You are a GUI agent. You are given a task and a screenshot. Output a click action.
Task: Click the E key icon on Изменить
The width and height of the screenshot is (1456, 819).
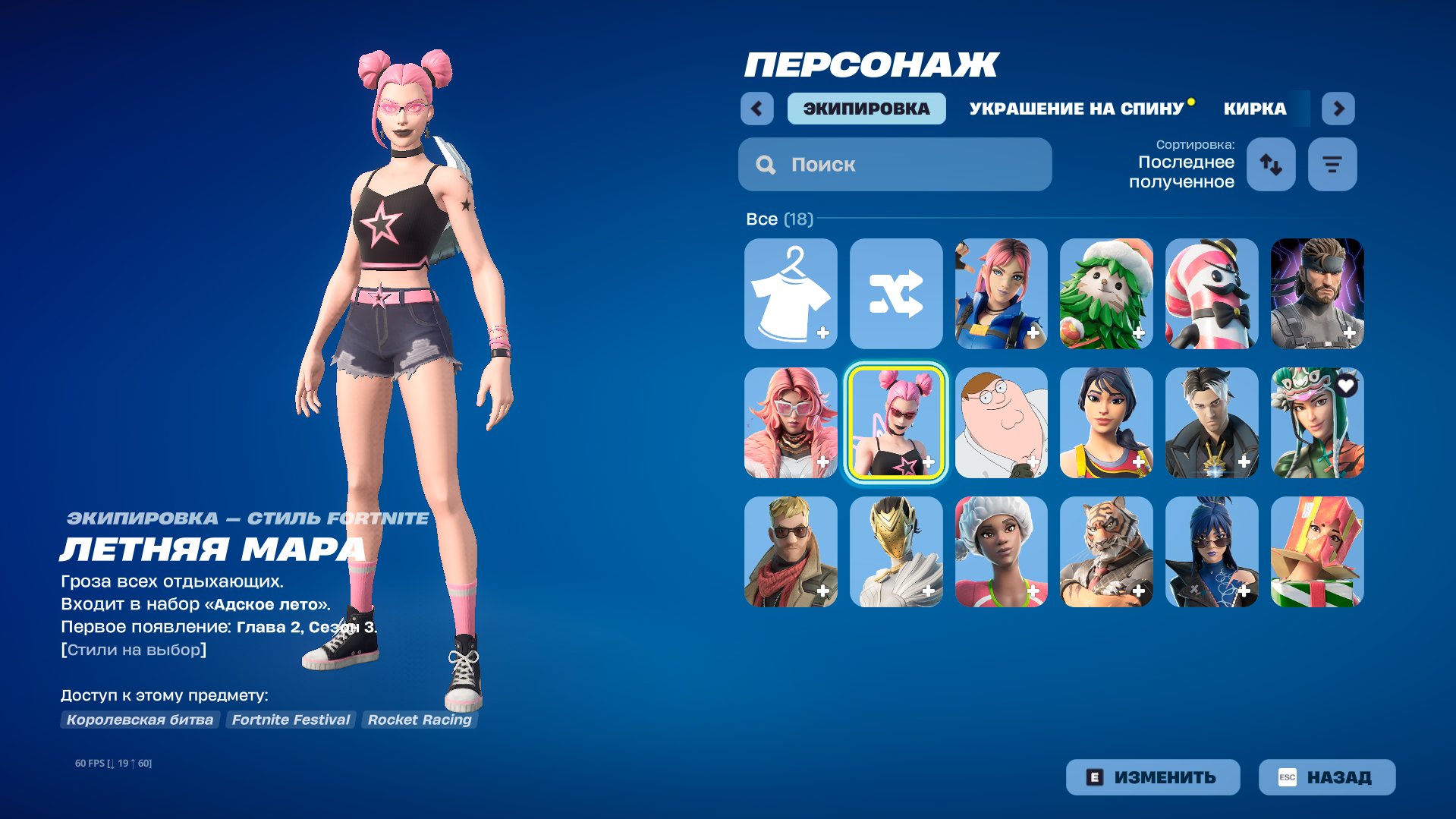(1094, 776)
